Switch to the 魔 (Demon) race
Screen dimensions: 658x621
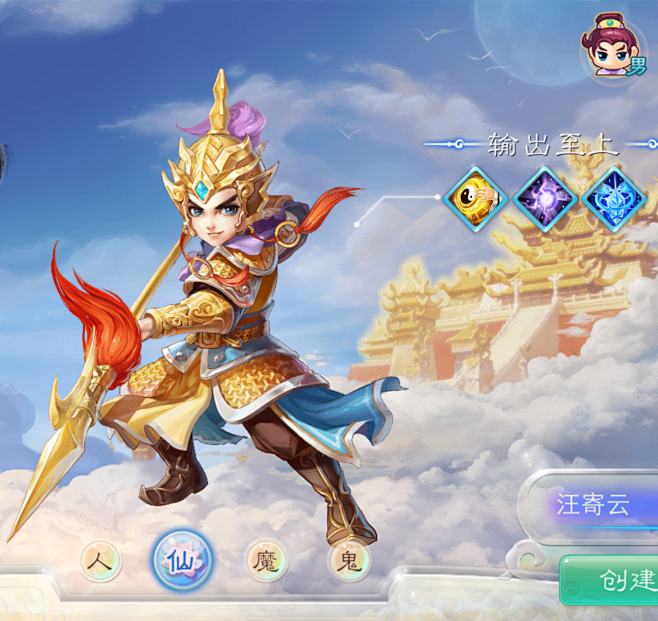[x=266, y=560]
